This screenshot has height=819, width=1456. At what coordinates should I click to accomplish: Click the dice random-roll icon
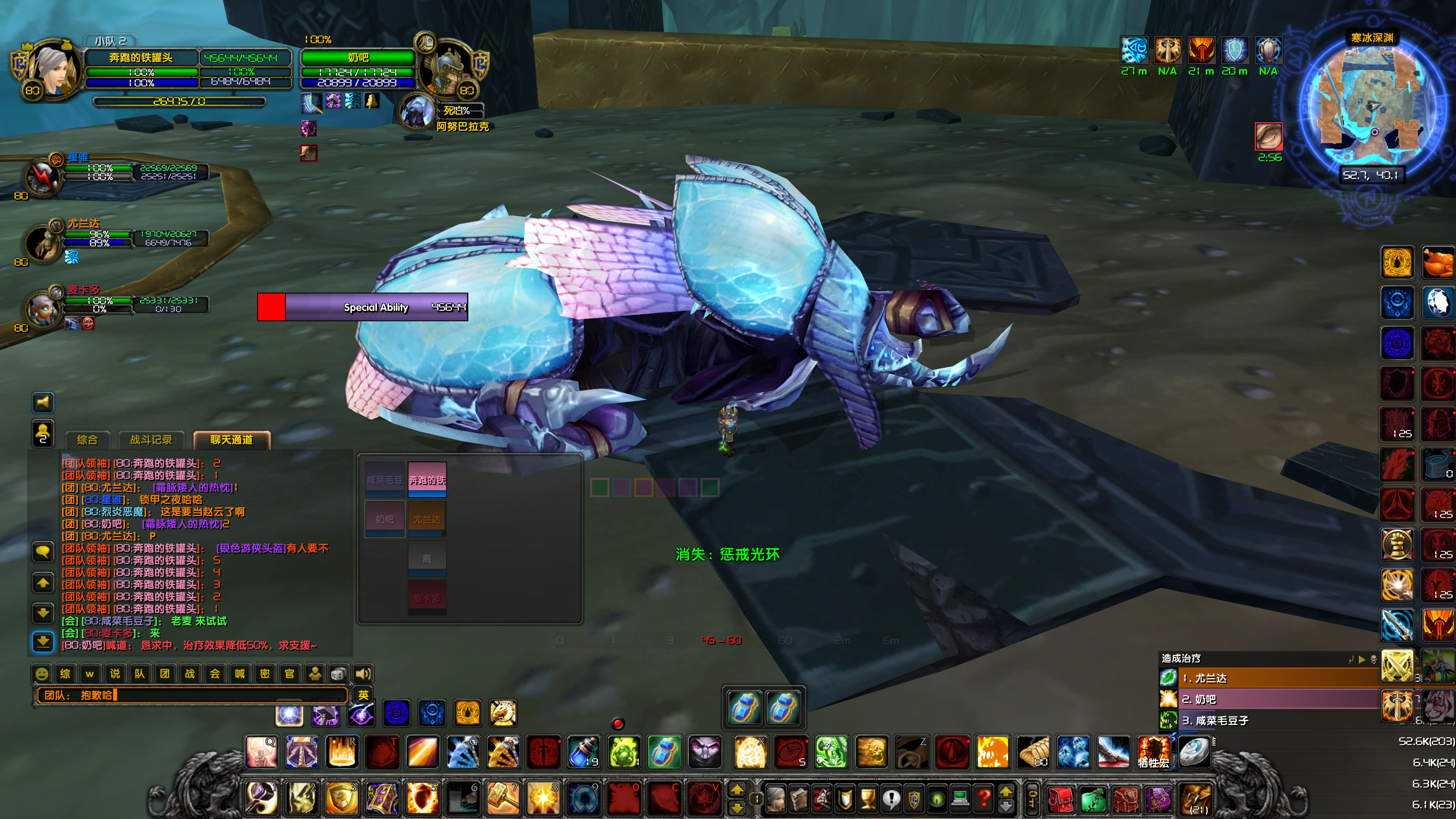(339, 674)
